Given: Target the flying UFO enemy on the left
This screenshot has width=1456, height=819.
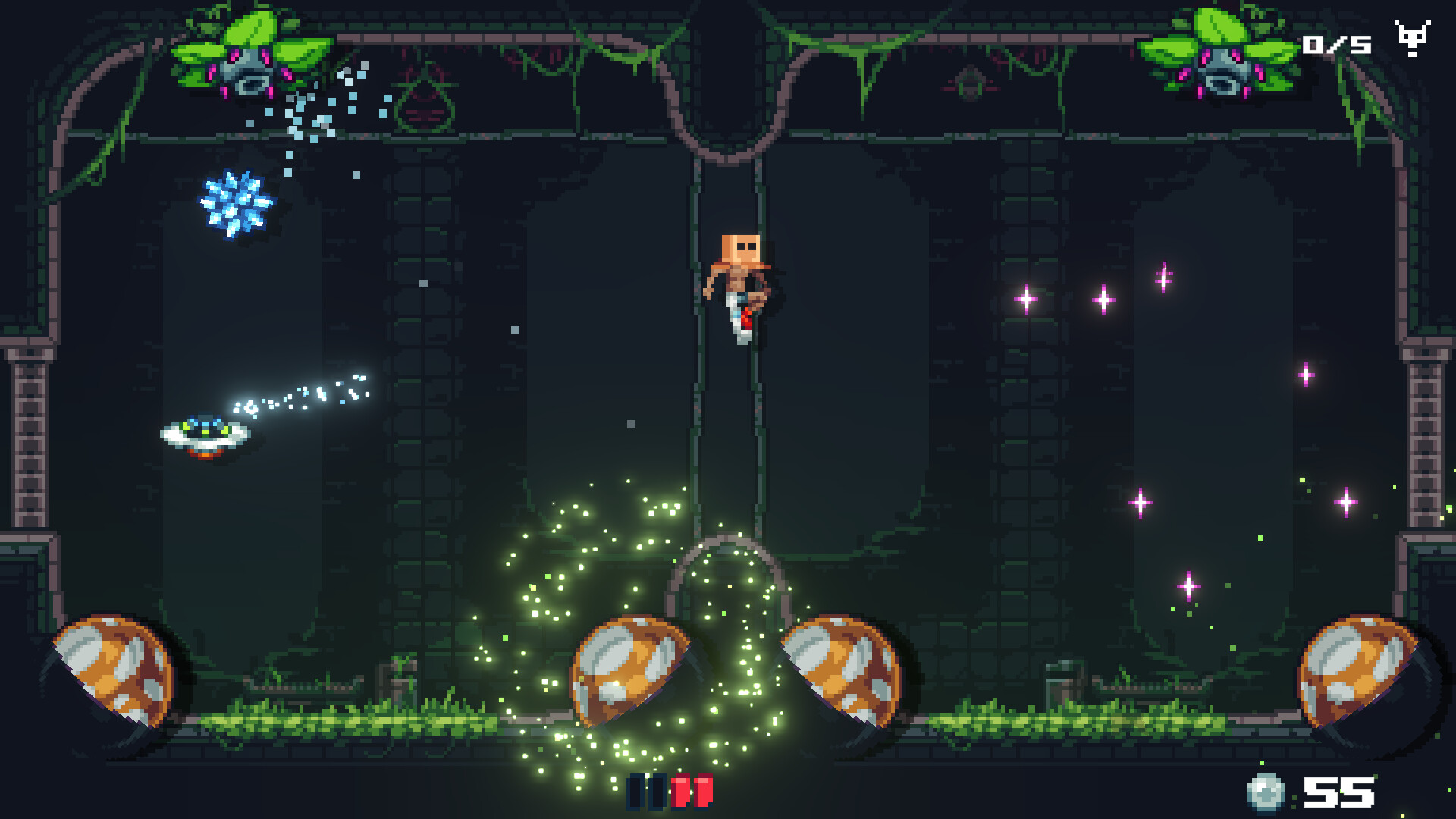Looking at the screenshot, I should 203,436.
